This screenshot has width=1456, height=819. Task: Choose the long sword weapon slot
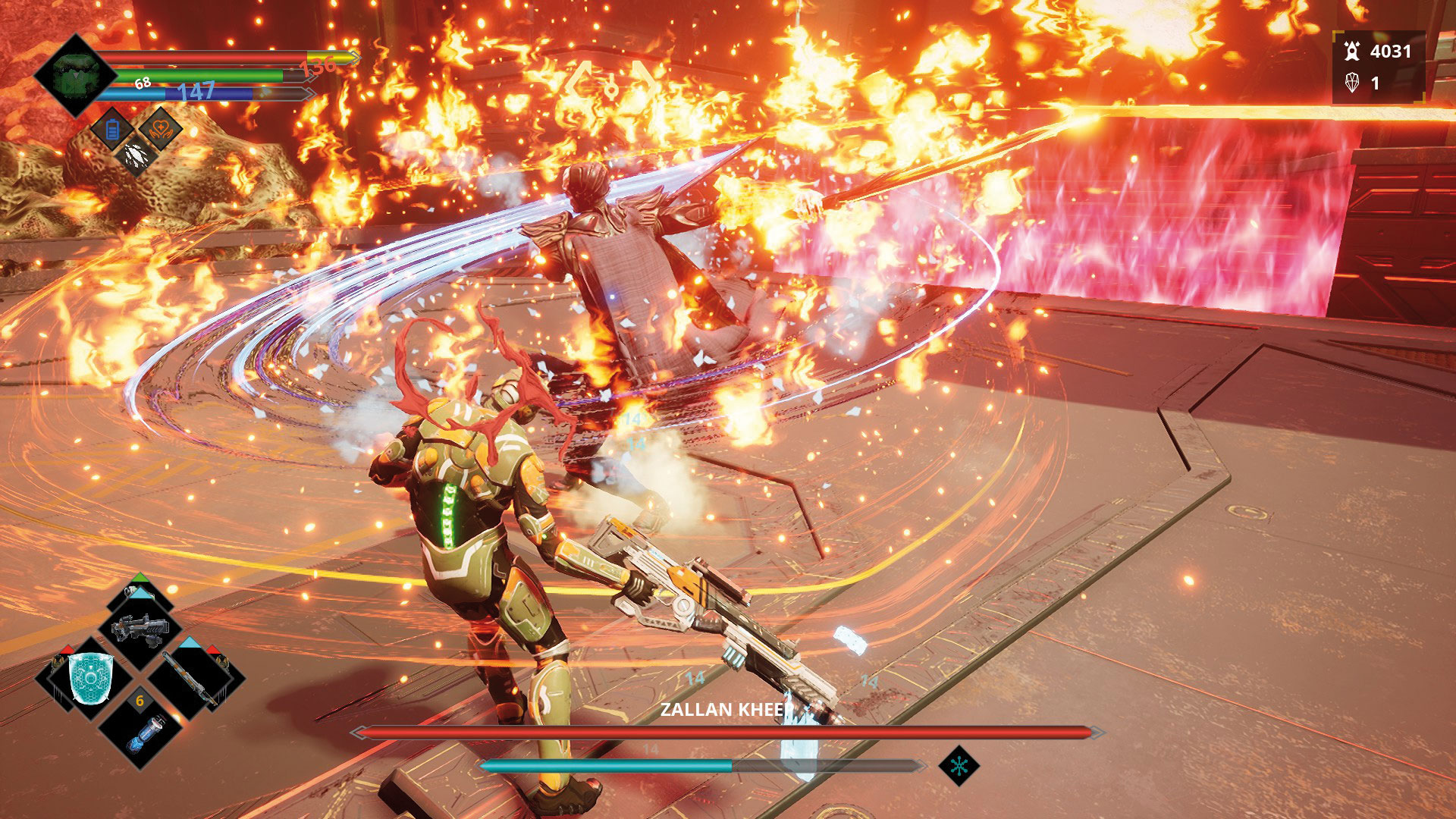click(191, 677)
